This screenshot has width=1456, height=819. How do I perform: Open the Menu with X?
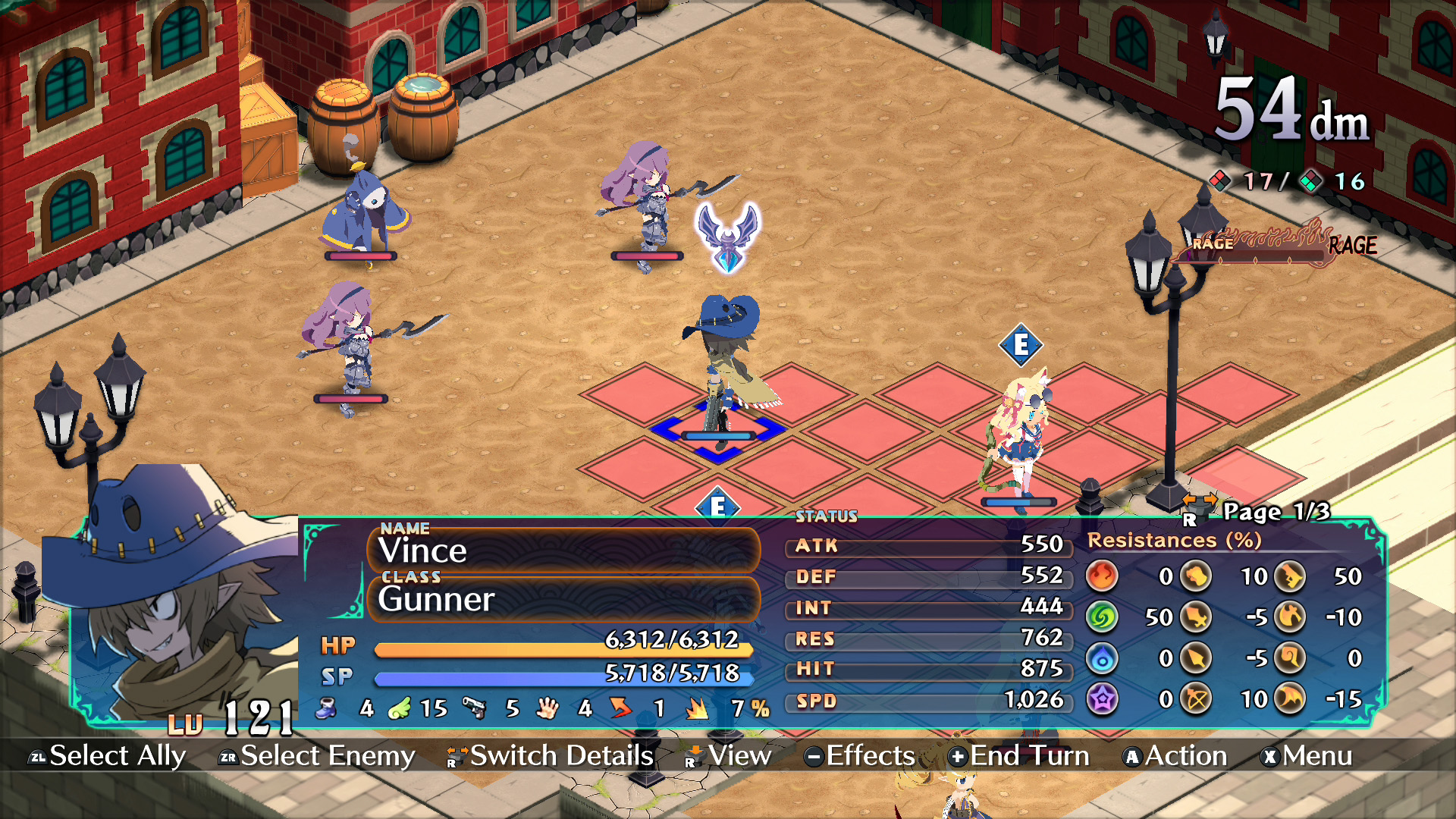(1310, 756)
